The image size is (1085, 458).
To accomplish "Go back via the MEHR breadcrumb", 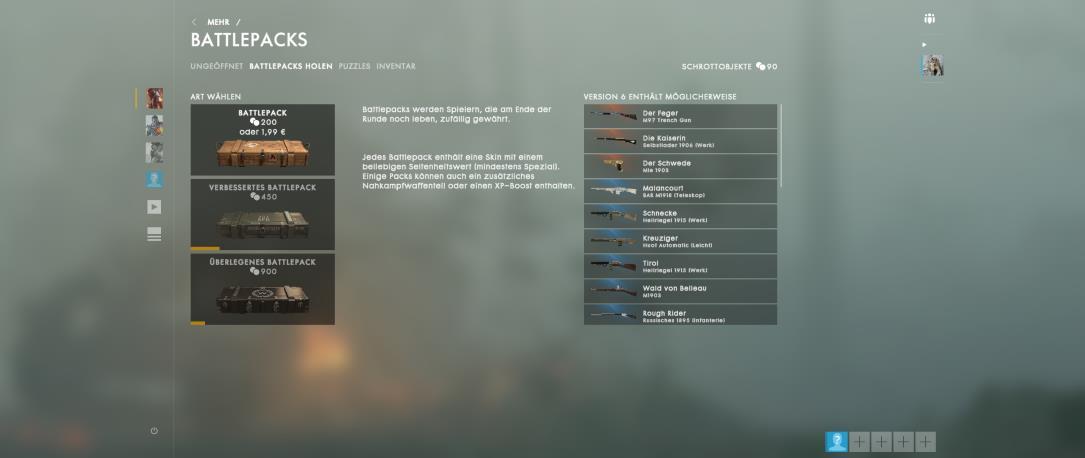I will click(x=217, y=22).
